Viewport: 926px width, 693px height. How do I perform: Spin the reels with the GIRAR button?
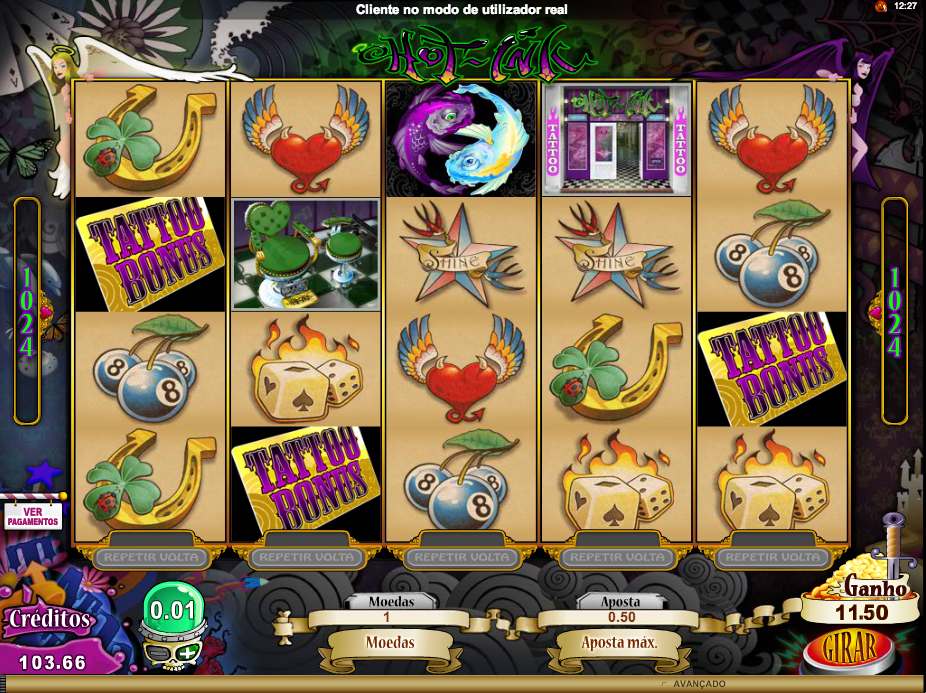pos(848,644)
